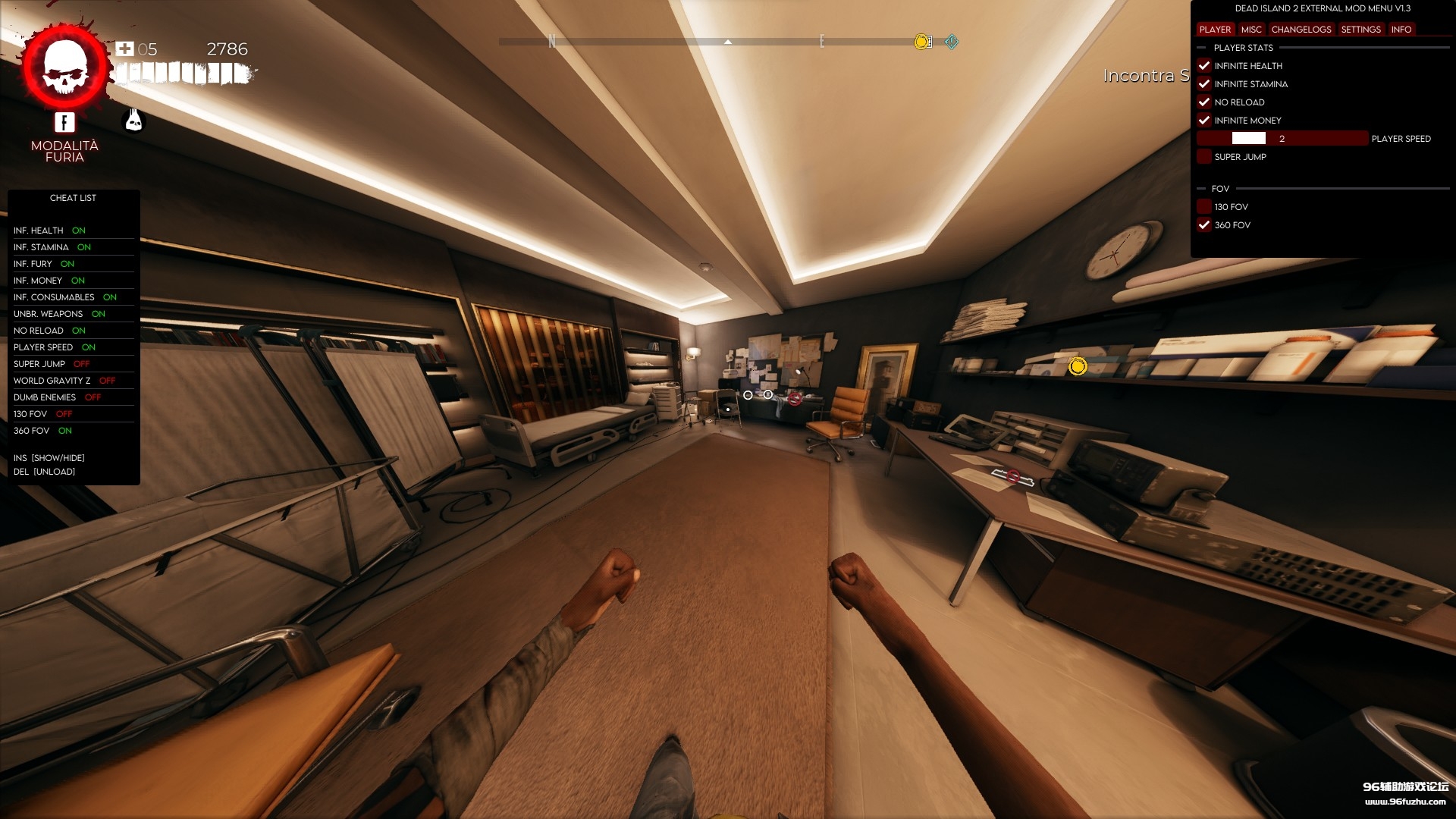Click INS [SHOW/HIDE] in the cheat list
This screenshot has width=1456, height=819.
point(49,457)
